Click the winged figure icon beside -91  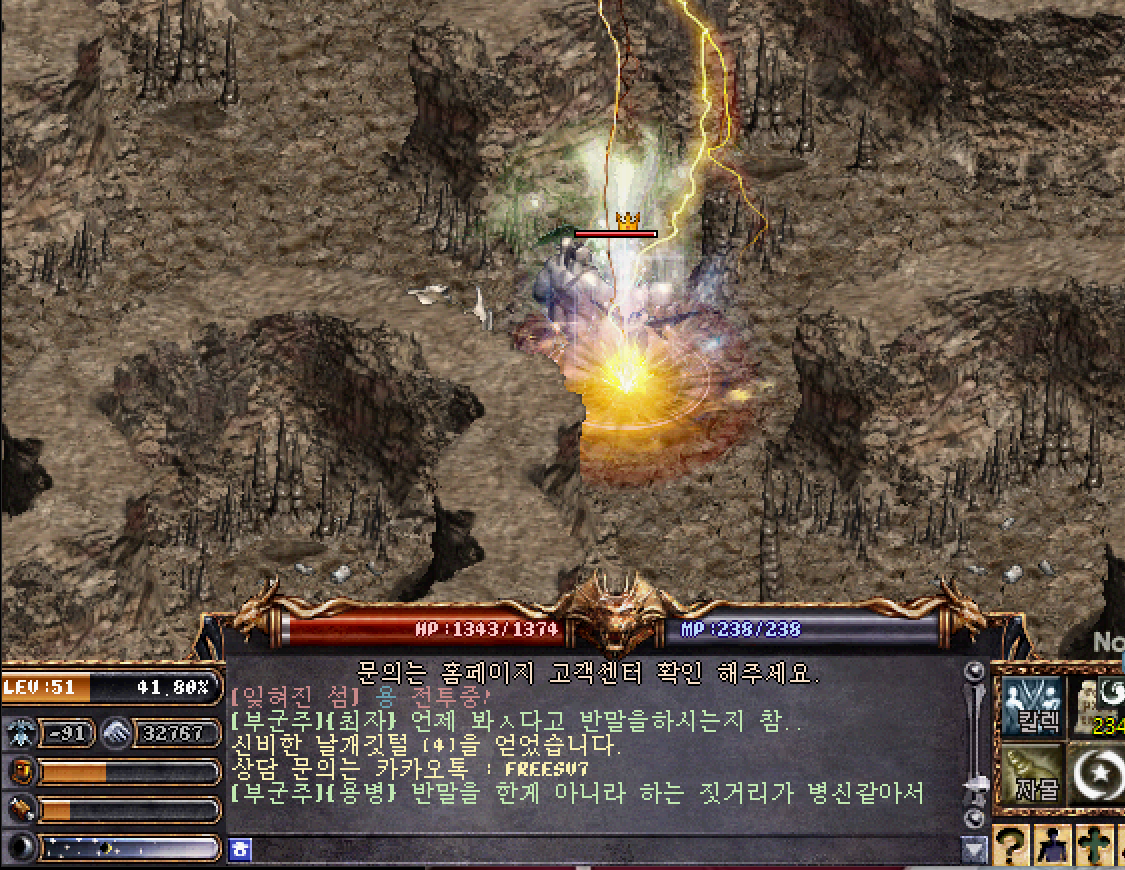pos(20,733)
